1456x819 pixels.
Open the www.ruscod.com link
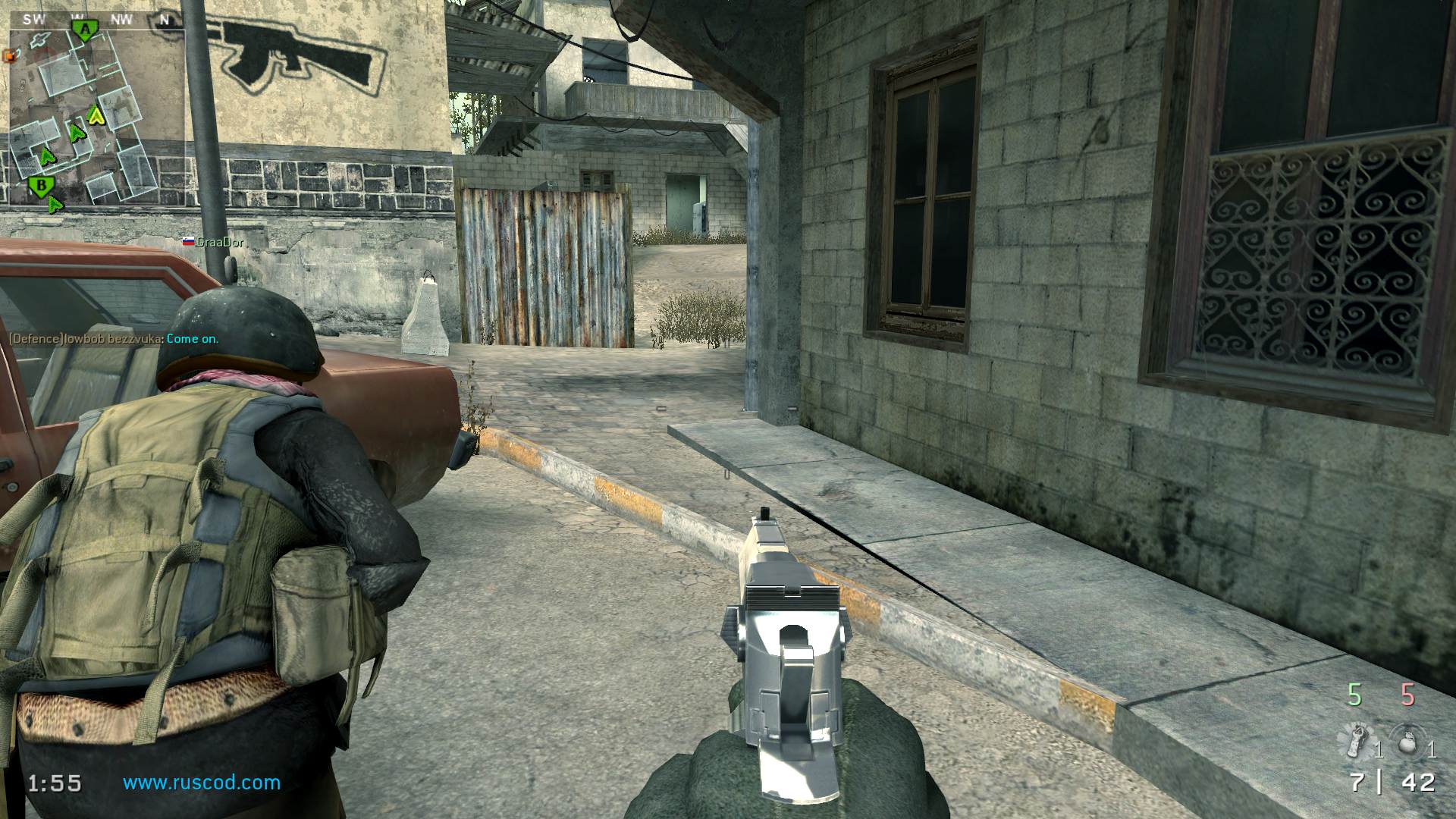(202, 783)
